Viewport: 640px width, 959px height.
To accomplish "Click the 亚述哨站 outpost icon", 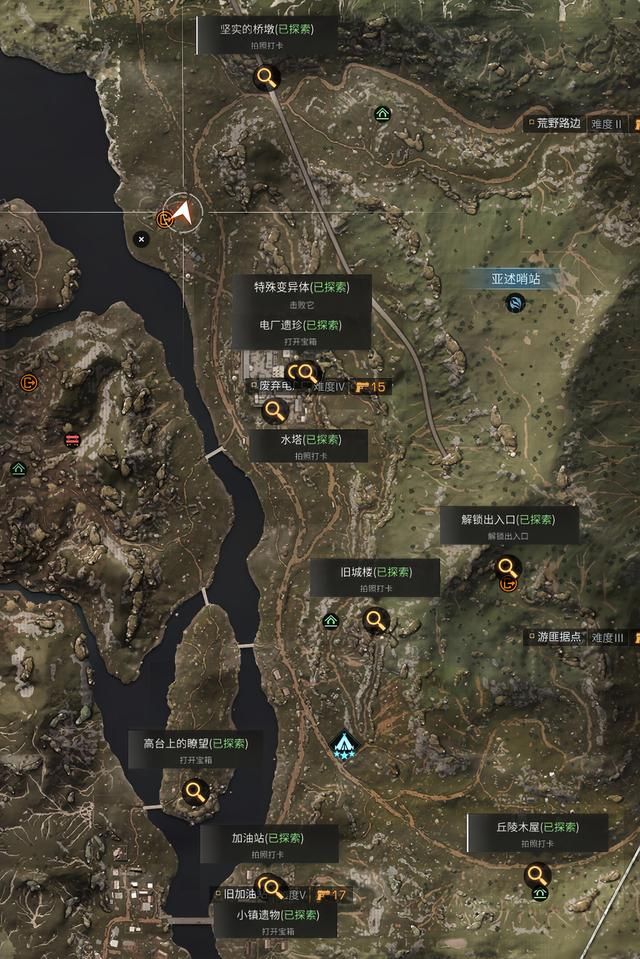I will 515,303.
